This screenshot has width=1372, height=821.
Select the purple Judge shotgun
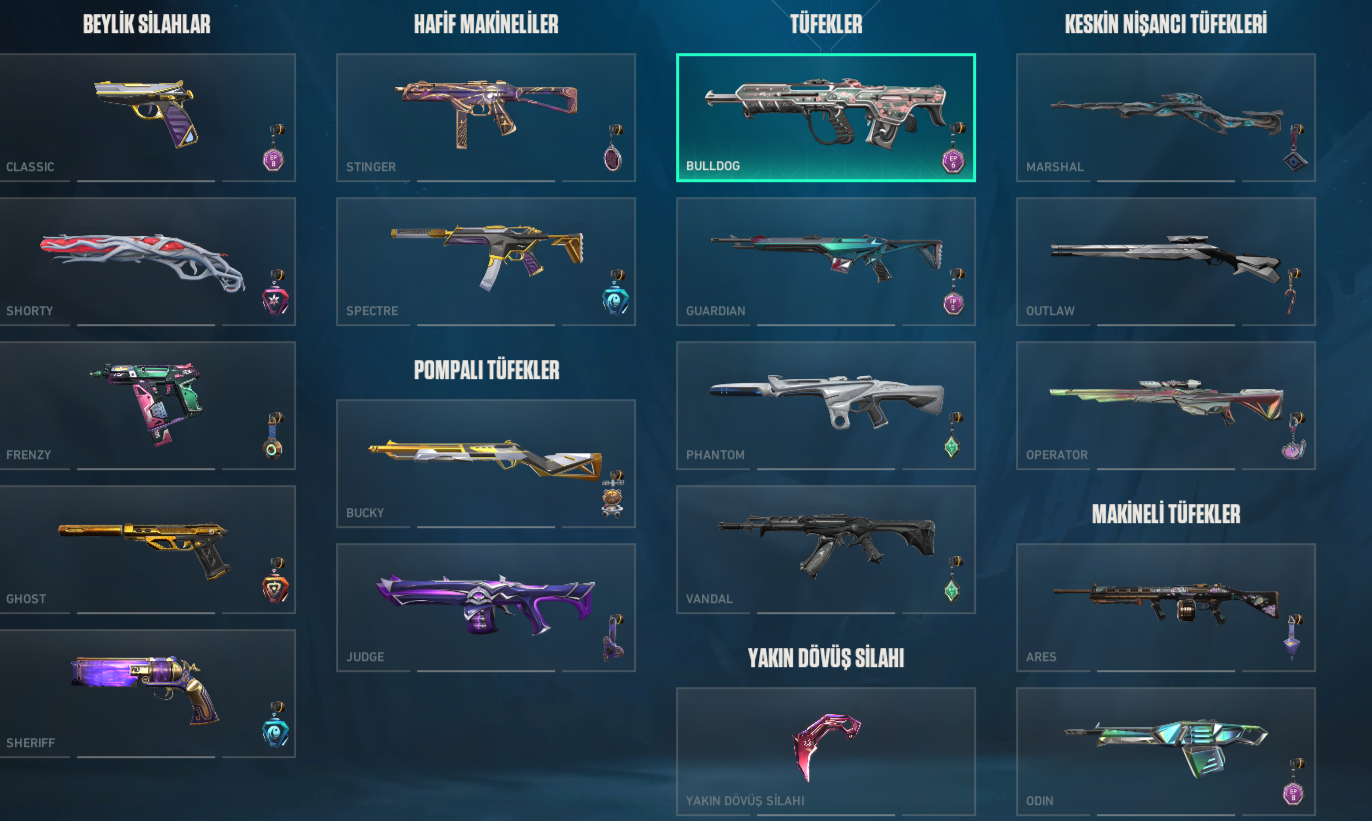(486, 606)
